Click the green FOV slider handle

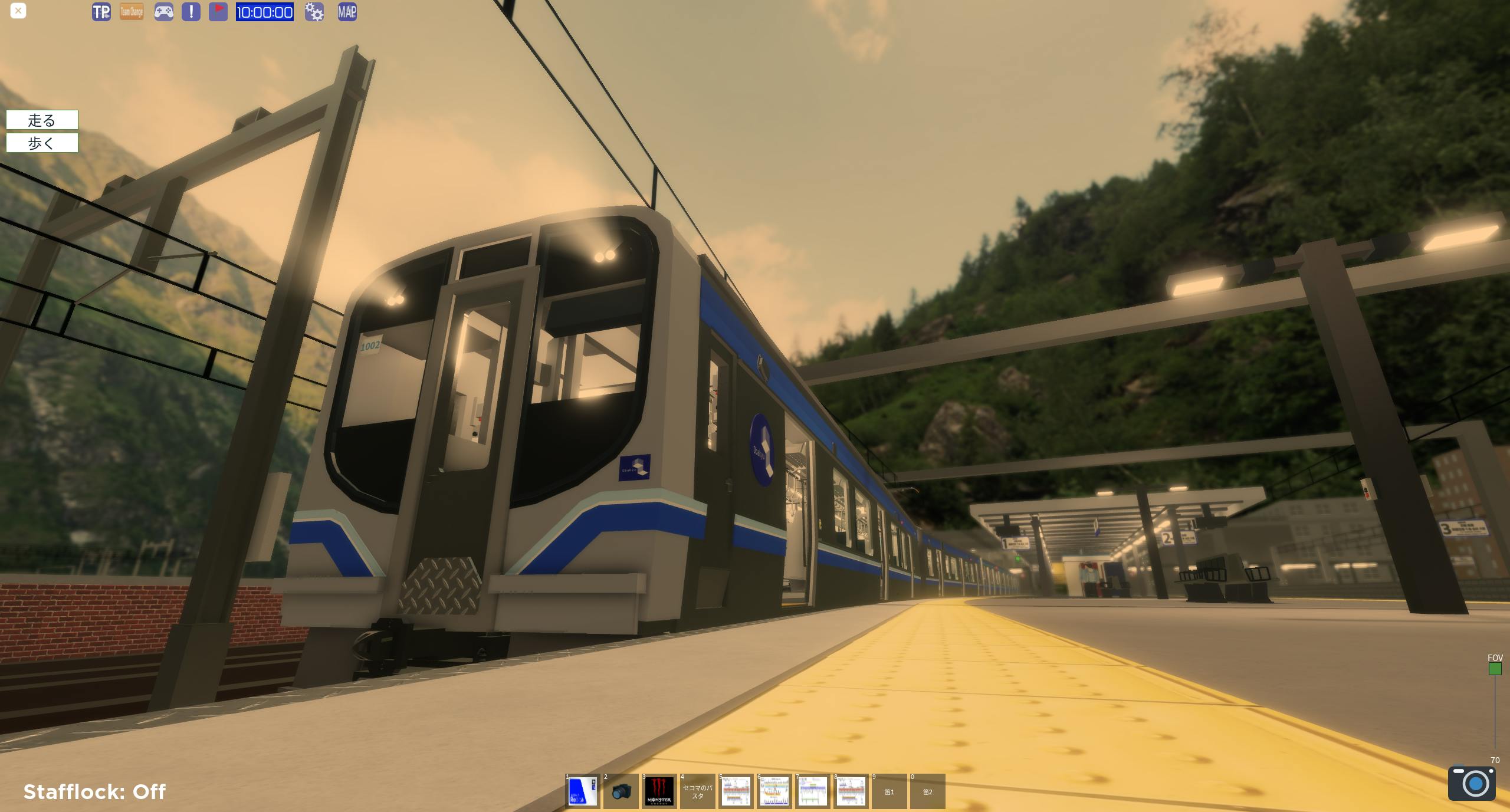click(1495, 669)
